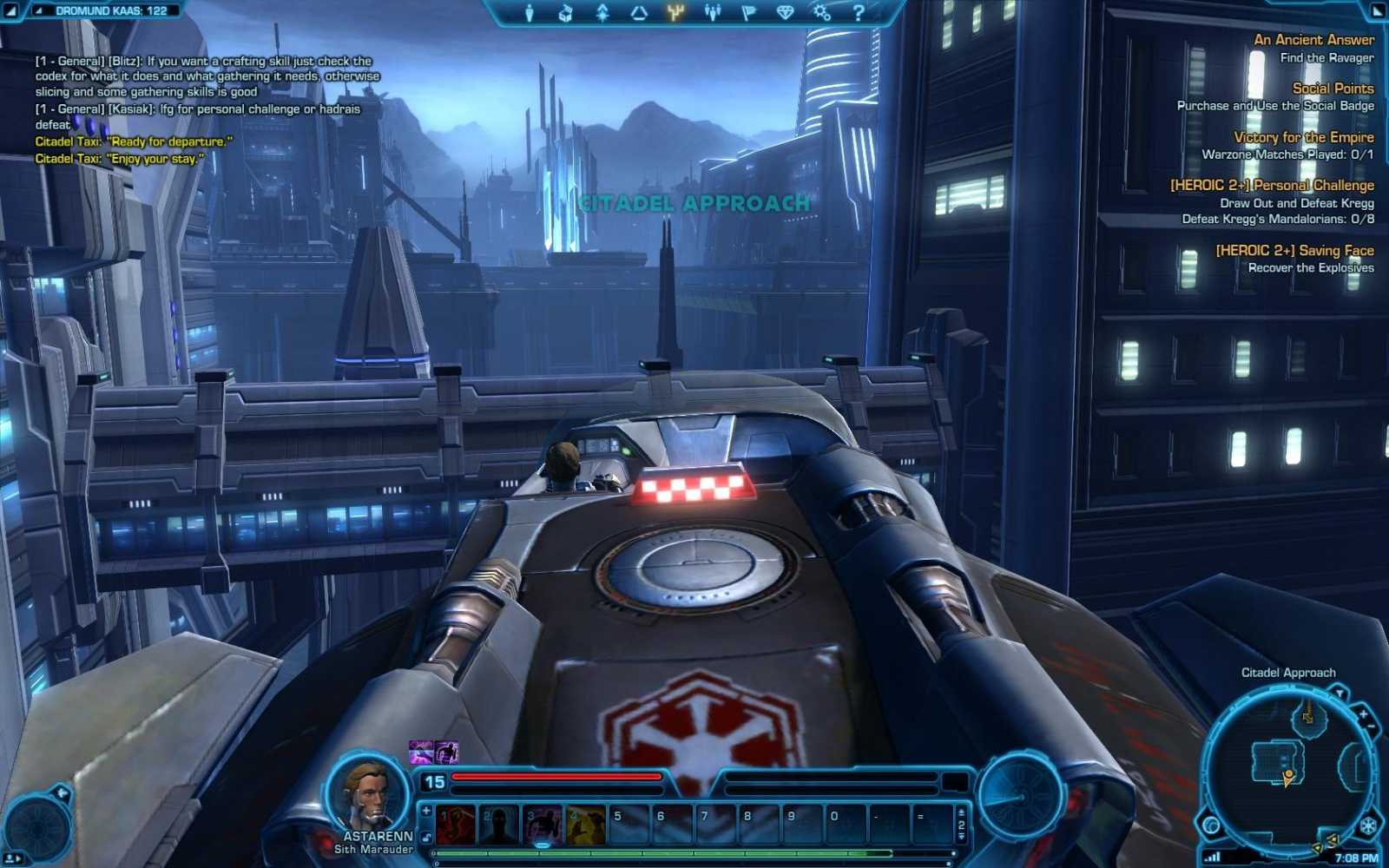This screenshot has width=1389, height=868.
Task: Open the Crew Skills diamond icon
Action: click(786, 12)
